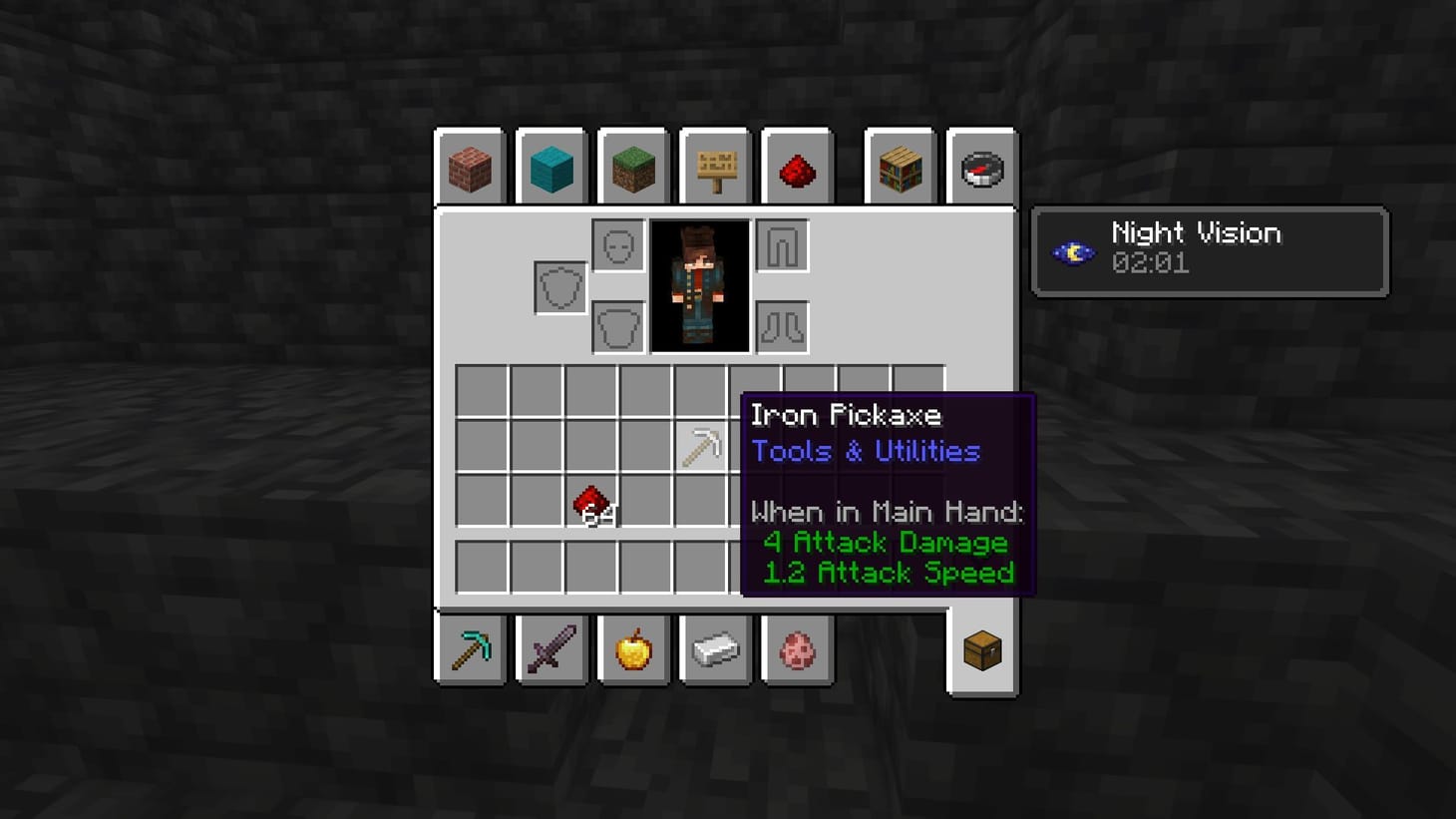Open the Natural Blocks grass tab

633,168
